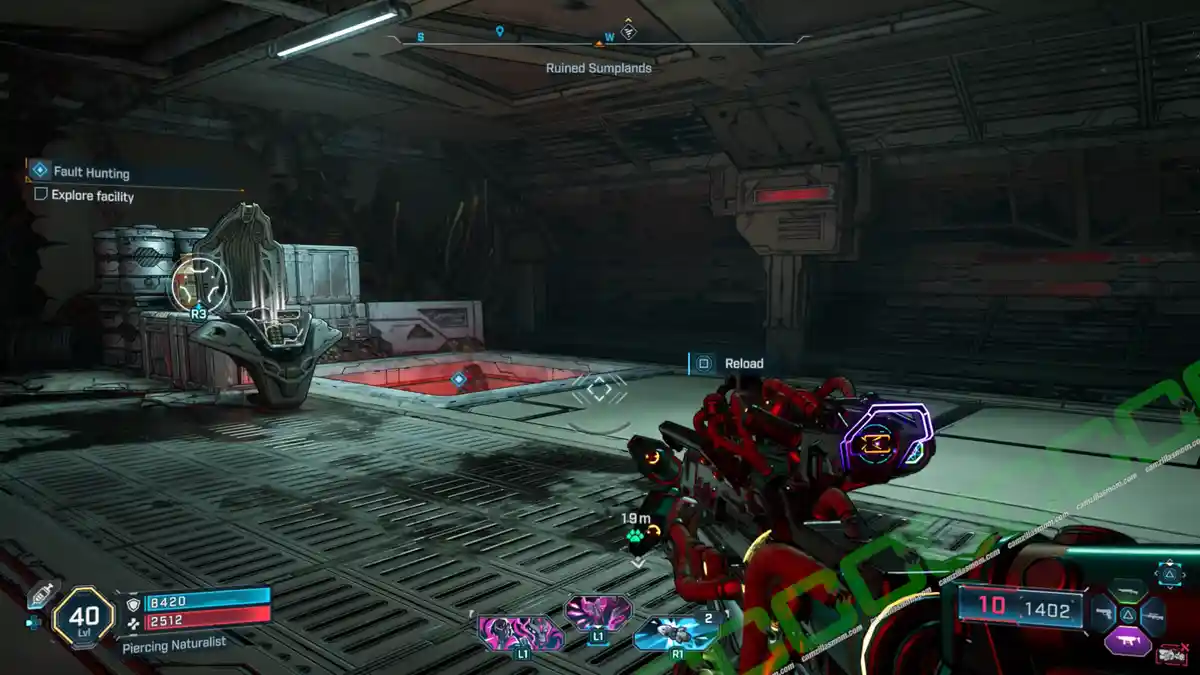This screenshot has width=1200, height=675.
Task: Equip the green-bordered top weapon slot
Action: [x=1127, y=591]
